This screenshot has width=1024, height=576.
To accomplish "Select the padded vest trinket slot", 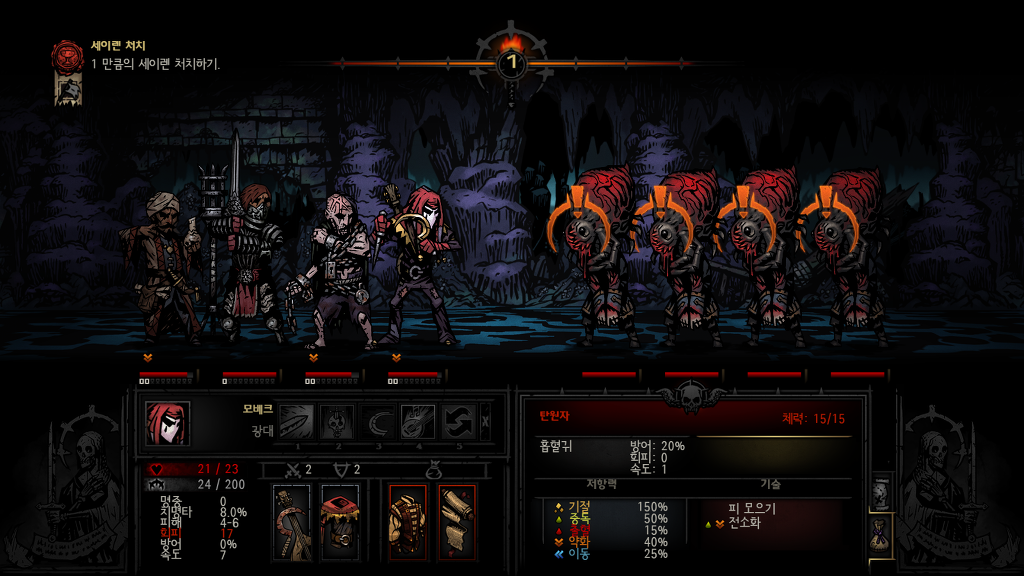I will [x=408, y=522].
